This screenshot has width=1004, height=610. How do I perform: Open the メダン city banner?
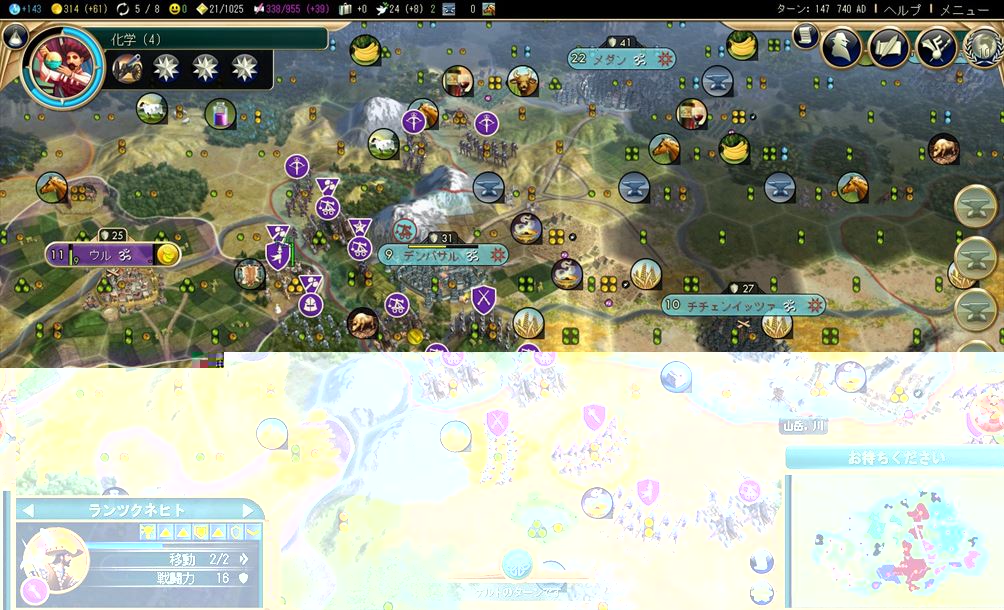click(620, 59)
